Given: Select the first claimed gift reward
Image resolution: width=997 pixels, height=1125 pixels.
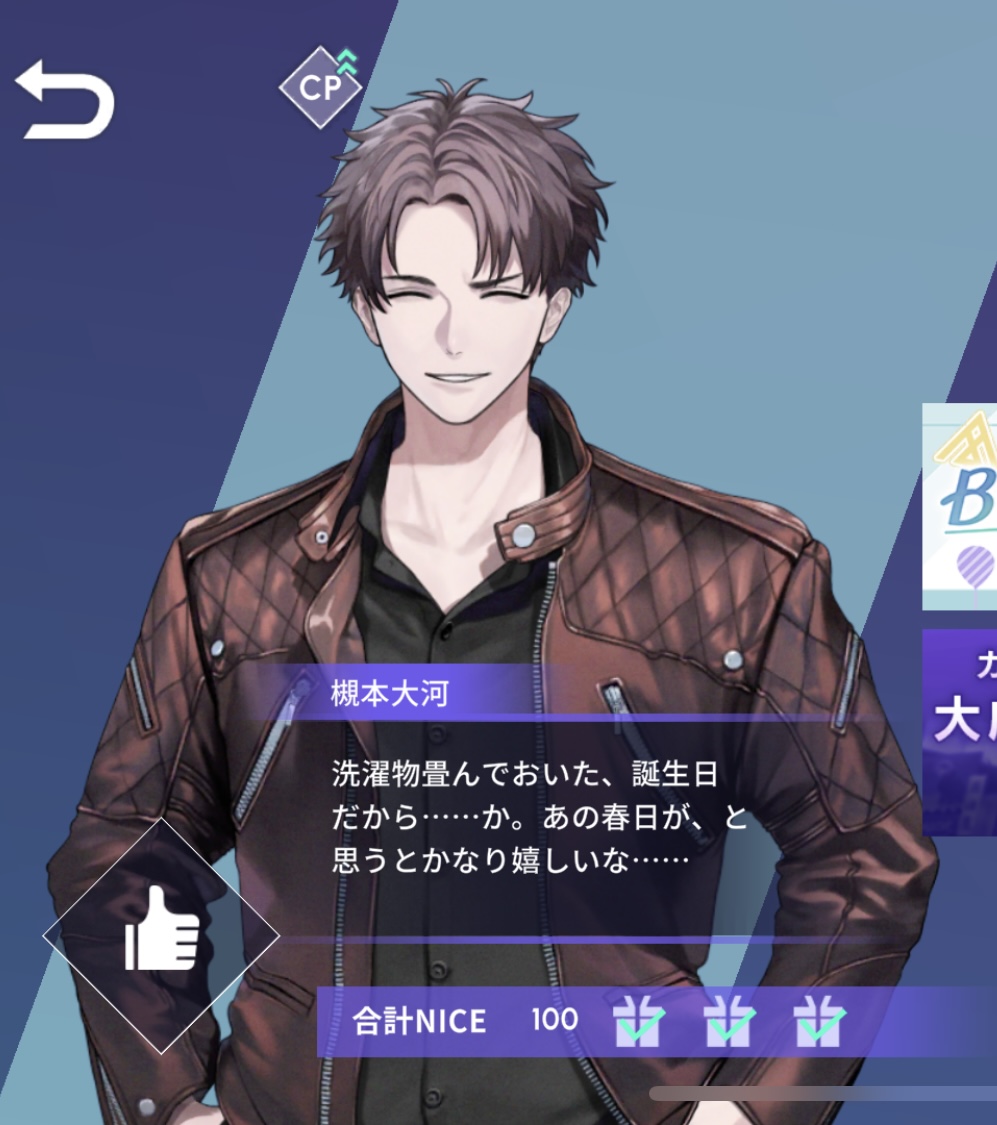Looking at the screenshot, I should pos(640,1021).
